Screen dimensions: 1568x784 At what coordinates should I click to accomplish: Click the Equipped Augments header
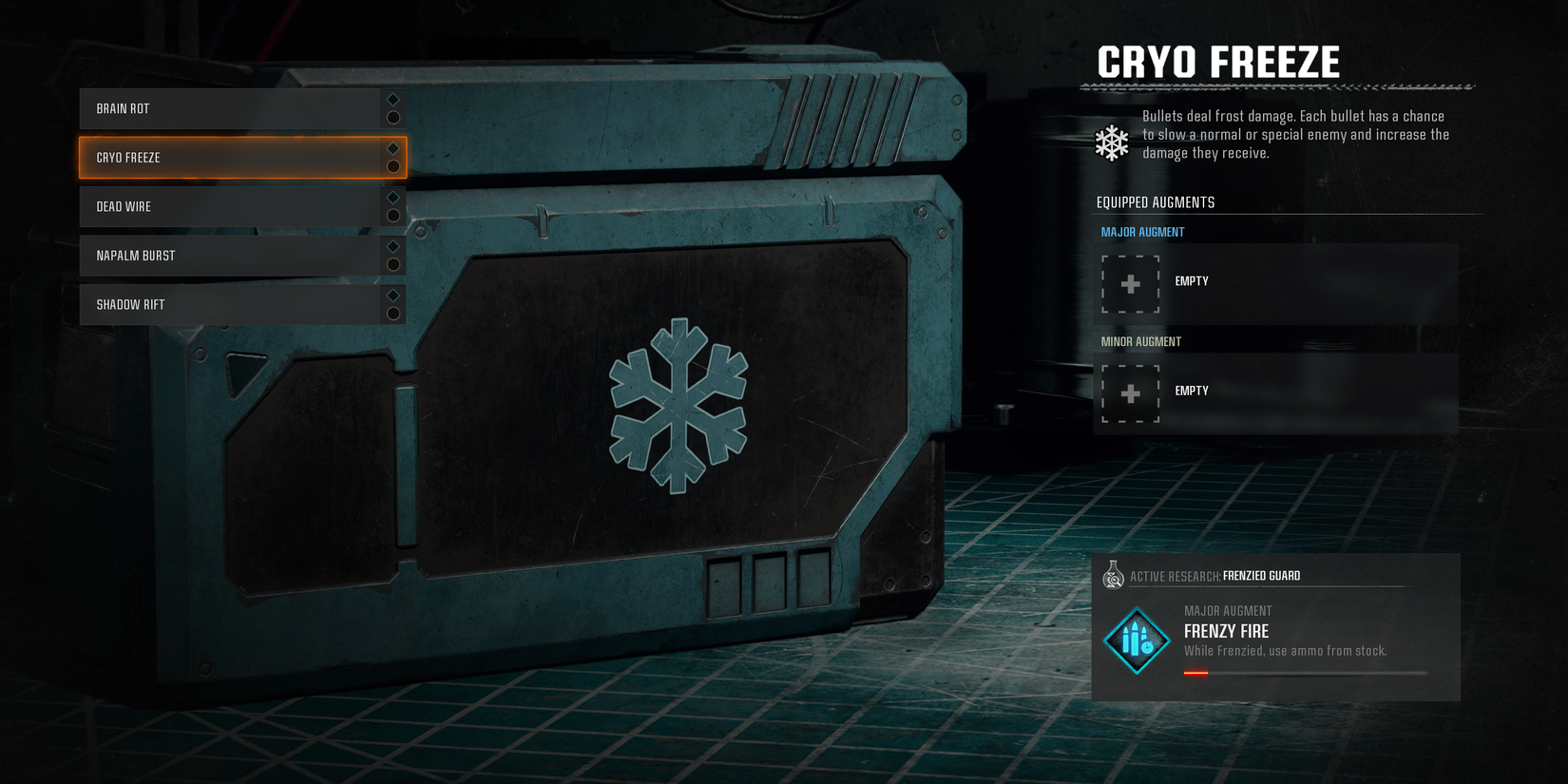(1155, 202)
